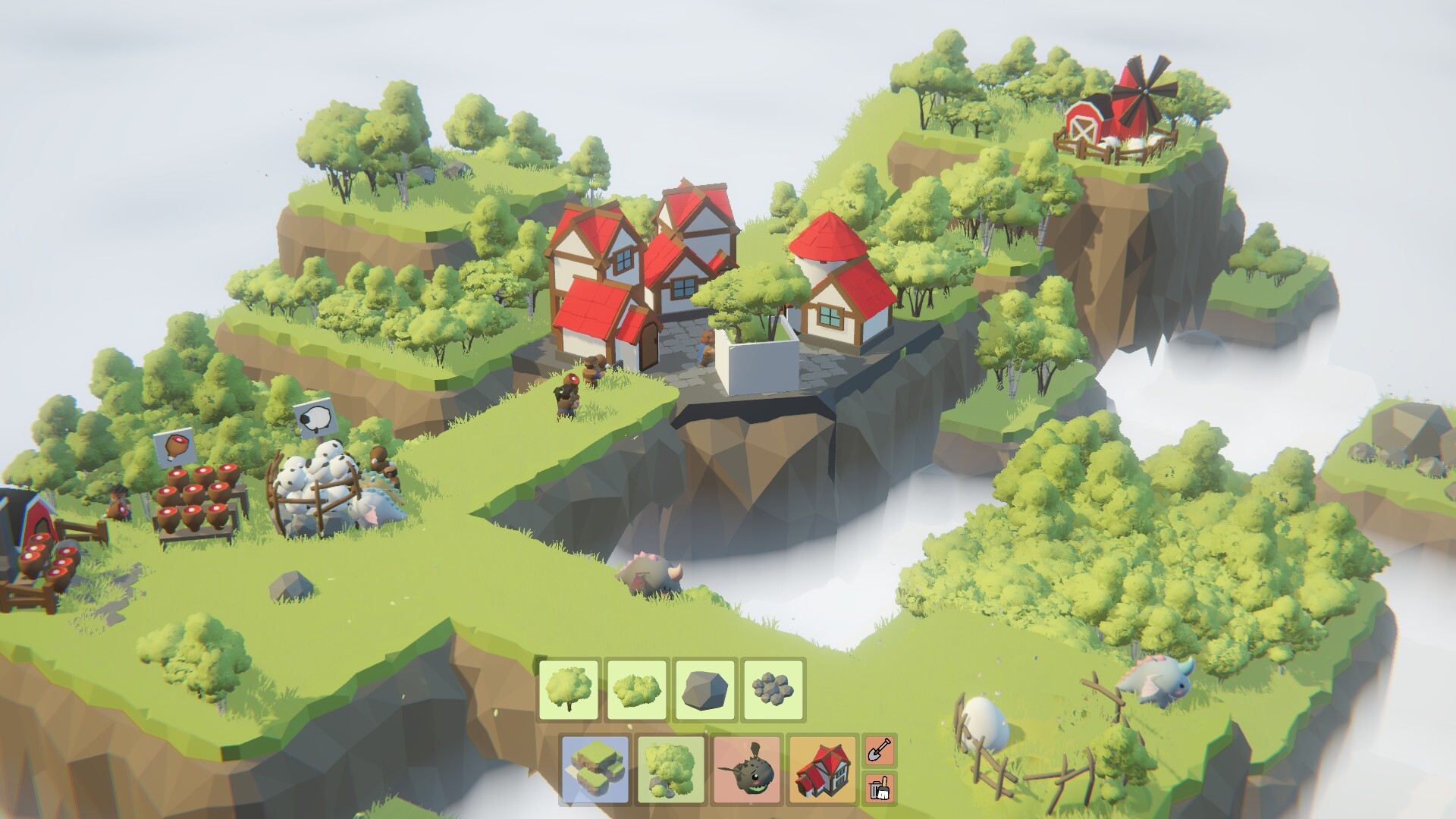Image resolution: width=1456 pixels, height=819 pixels.
Task: Choose the green bush placement tile
Action: [637, 690]
